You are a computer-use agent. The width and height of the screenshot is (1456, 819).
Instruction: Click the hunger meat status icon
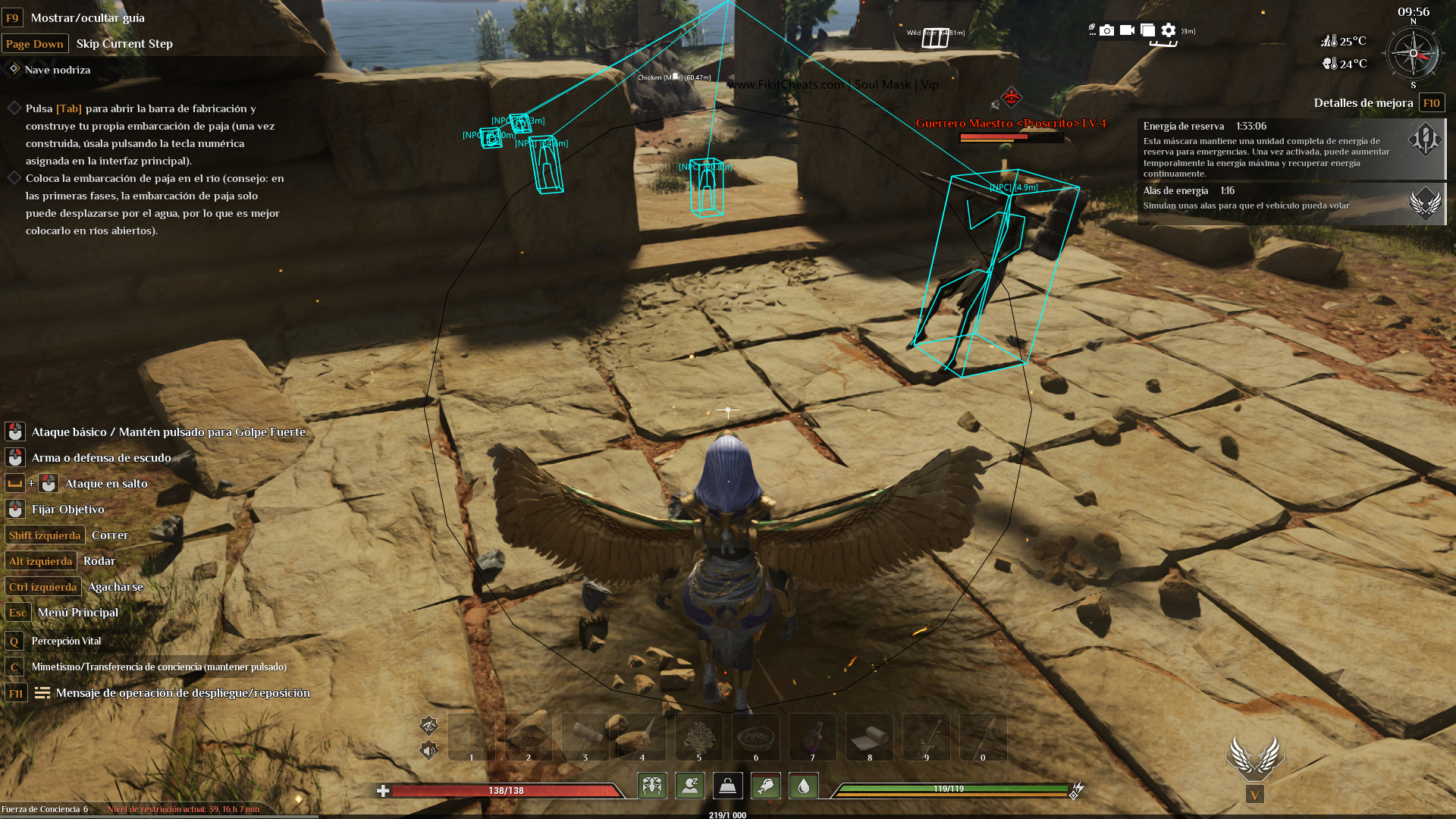point(765,786)
